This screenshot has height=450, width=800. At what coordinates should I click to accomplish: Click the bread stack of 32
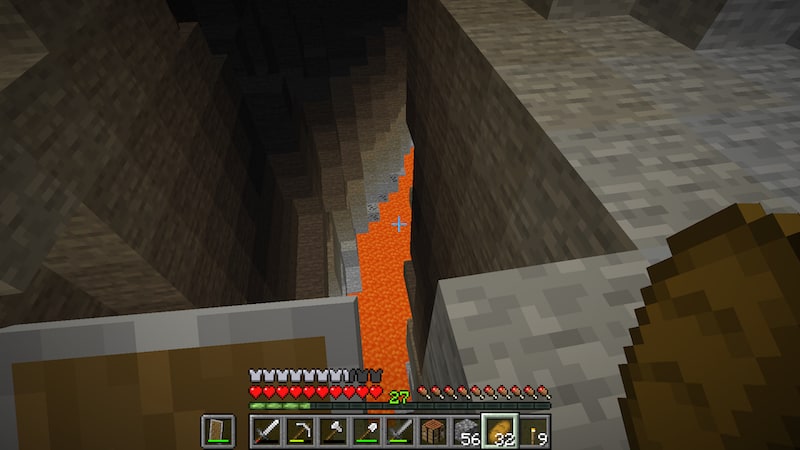click(x=500, y=431)
